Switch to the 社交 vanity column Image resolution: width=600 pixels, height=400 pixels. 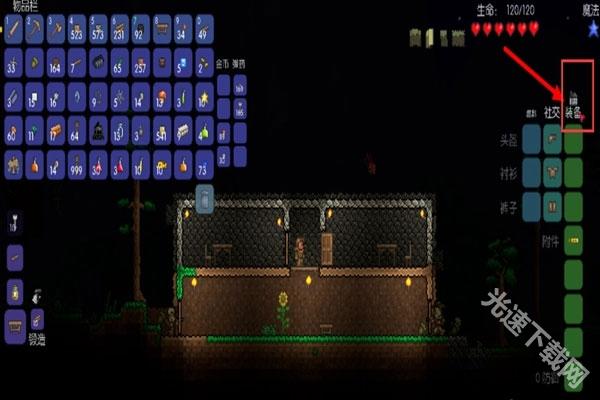click(551, 112)
